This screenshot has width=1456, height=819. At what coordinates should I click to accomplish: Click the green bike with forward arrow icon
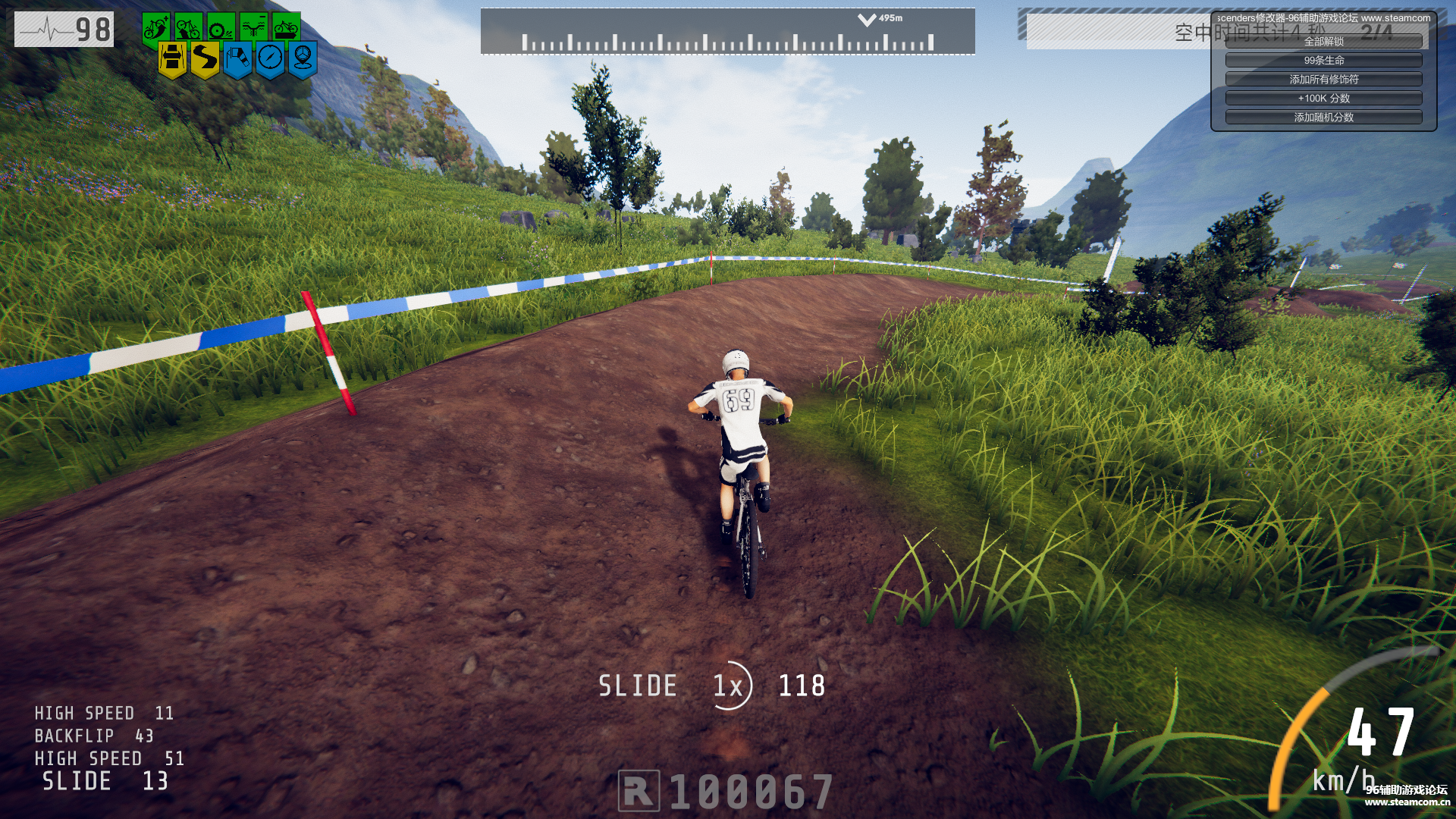pos(286,28)
